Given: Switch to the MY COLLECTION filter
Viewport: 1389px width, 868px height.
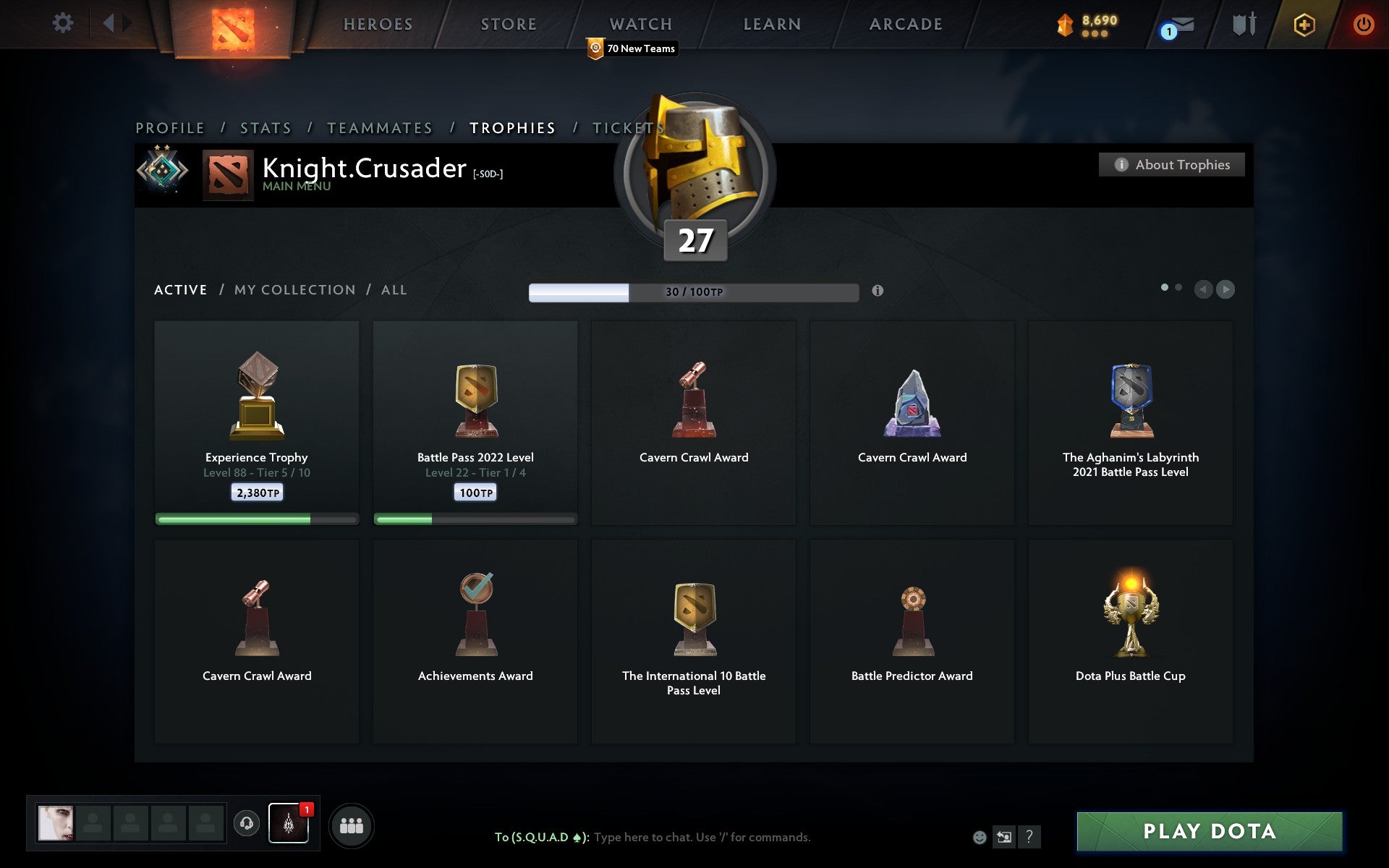Looking at the screenshot, I should (x=294, y=289).
